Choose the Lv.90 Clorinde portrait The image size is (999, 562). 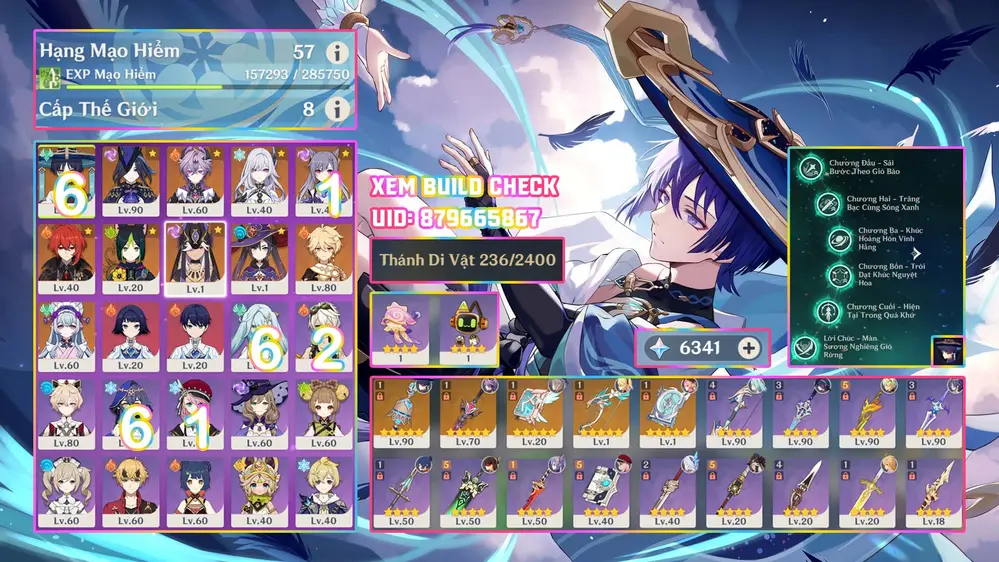click(x=132, y=181)
